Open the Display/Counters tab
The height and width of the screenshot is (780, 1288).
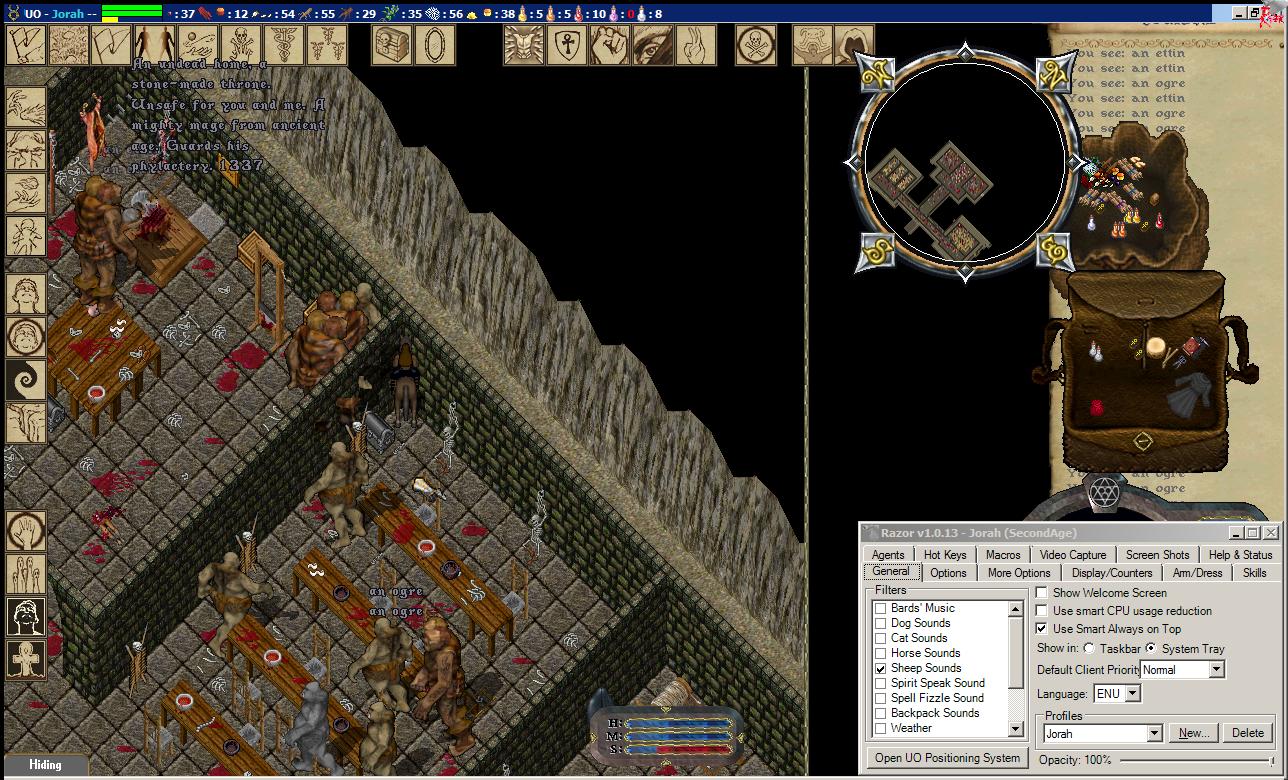coord(1112,573)
